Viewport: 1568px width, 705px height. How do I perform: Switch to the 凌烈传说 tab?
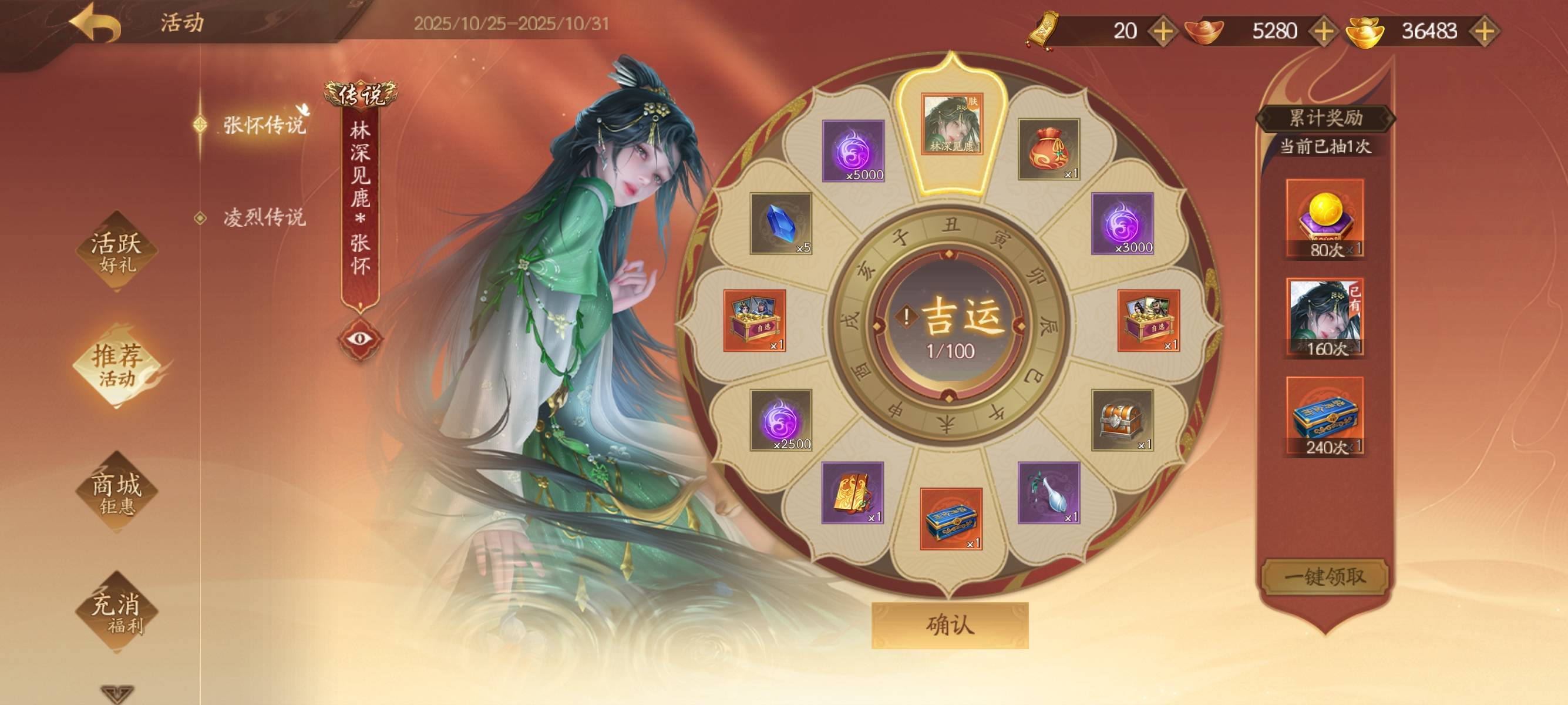(x=264, y=217)
